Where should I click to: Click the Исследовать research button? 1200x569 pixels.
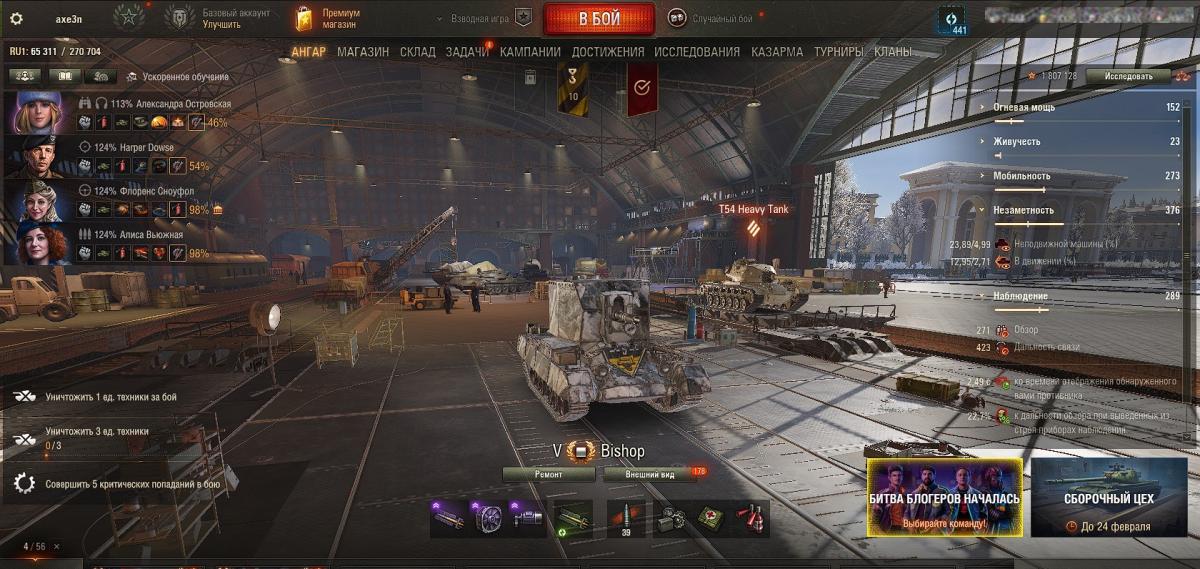click(x=1128, y=76)
